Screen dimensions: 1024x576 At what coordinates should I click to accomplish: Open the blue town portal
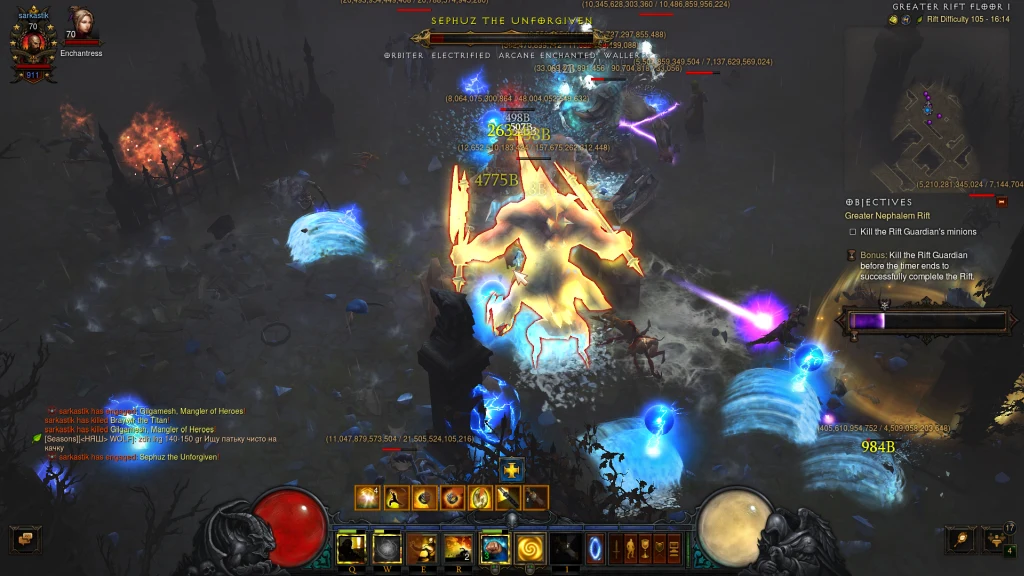595,548
